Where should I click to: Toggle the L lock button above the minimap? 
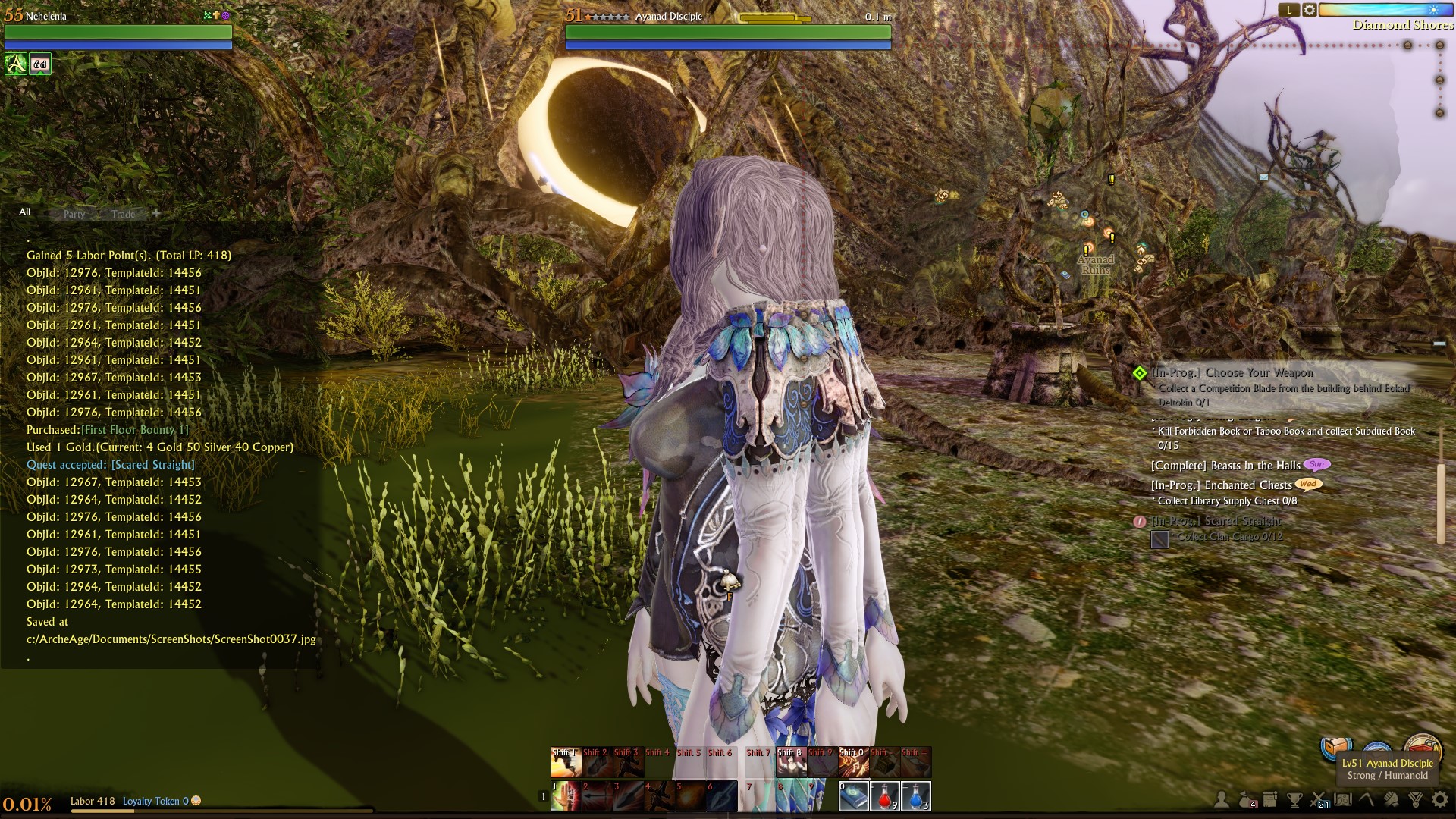pyautogui.click(x=1289, y=11)
